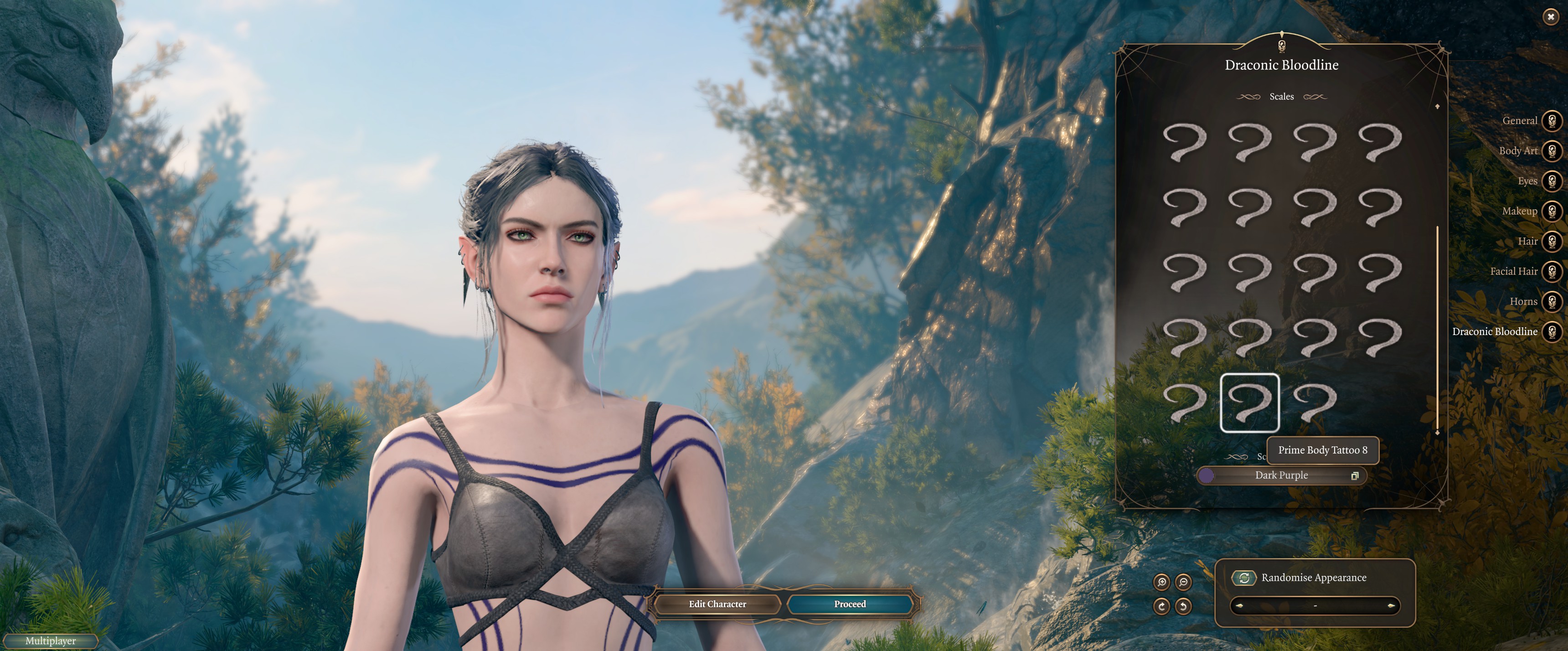Rotate the character clockwise
Image resolution: width=1568 pixels, height=651 pixels.
[x=1161, y=606]
